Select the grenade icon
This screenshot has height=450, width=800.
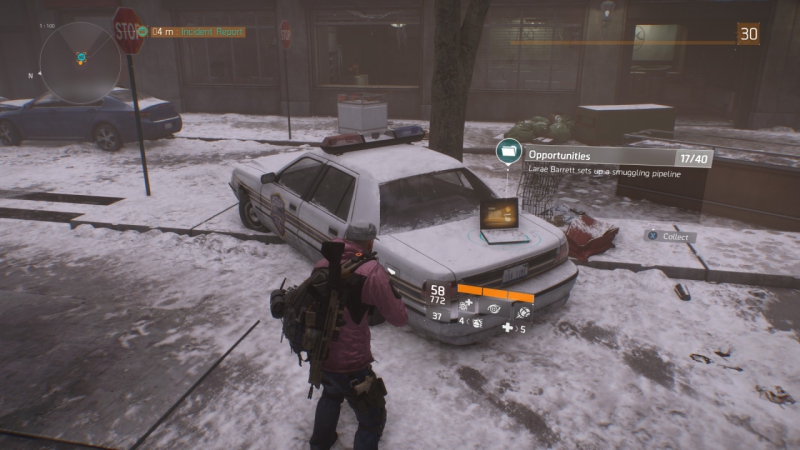477,324
